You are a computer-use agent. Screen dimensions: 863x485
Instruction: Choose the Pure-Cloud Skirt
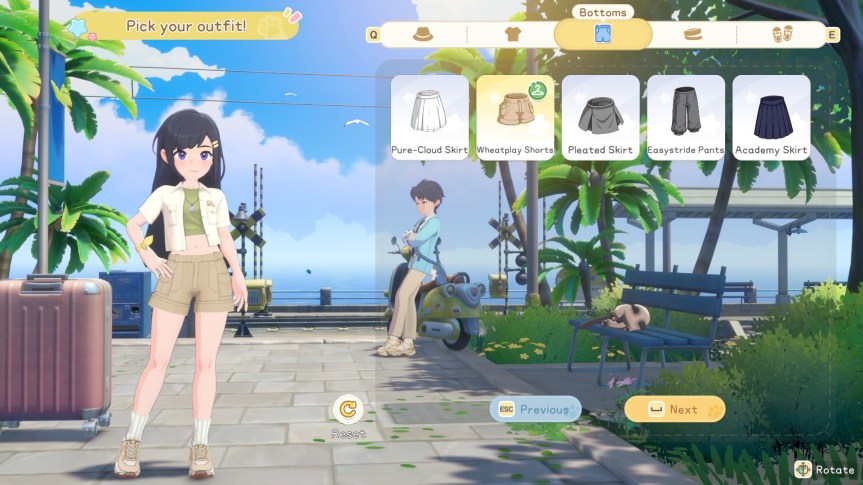tap(430, 117)
